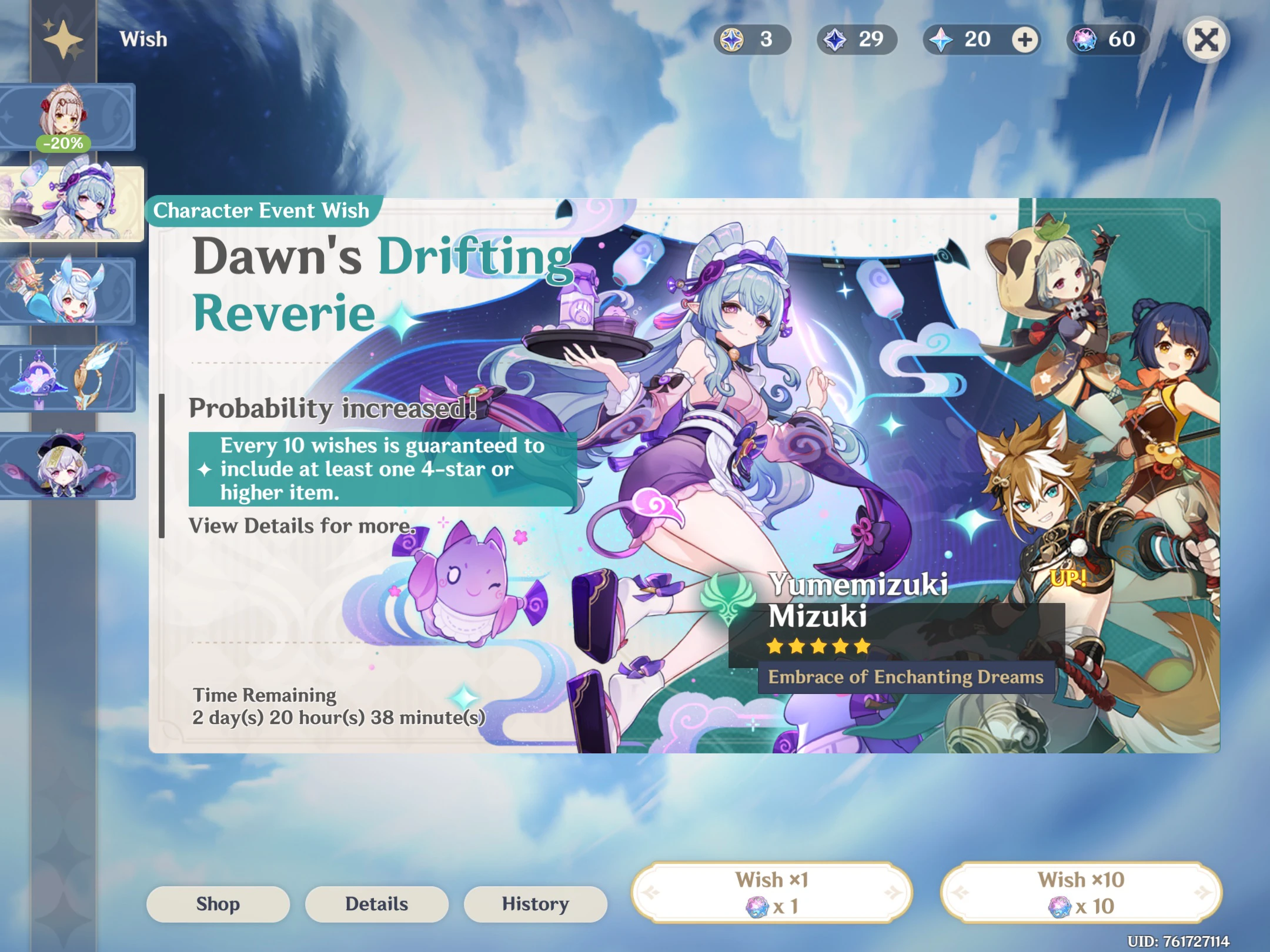Select the active Dawn's Drifting Reverie banner thumbnail
Screen dimensions: 1270x952
(x=73, y=203)
